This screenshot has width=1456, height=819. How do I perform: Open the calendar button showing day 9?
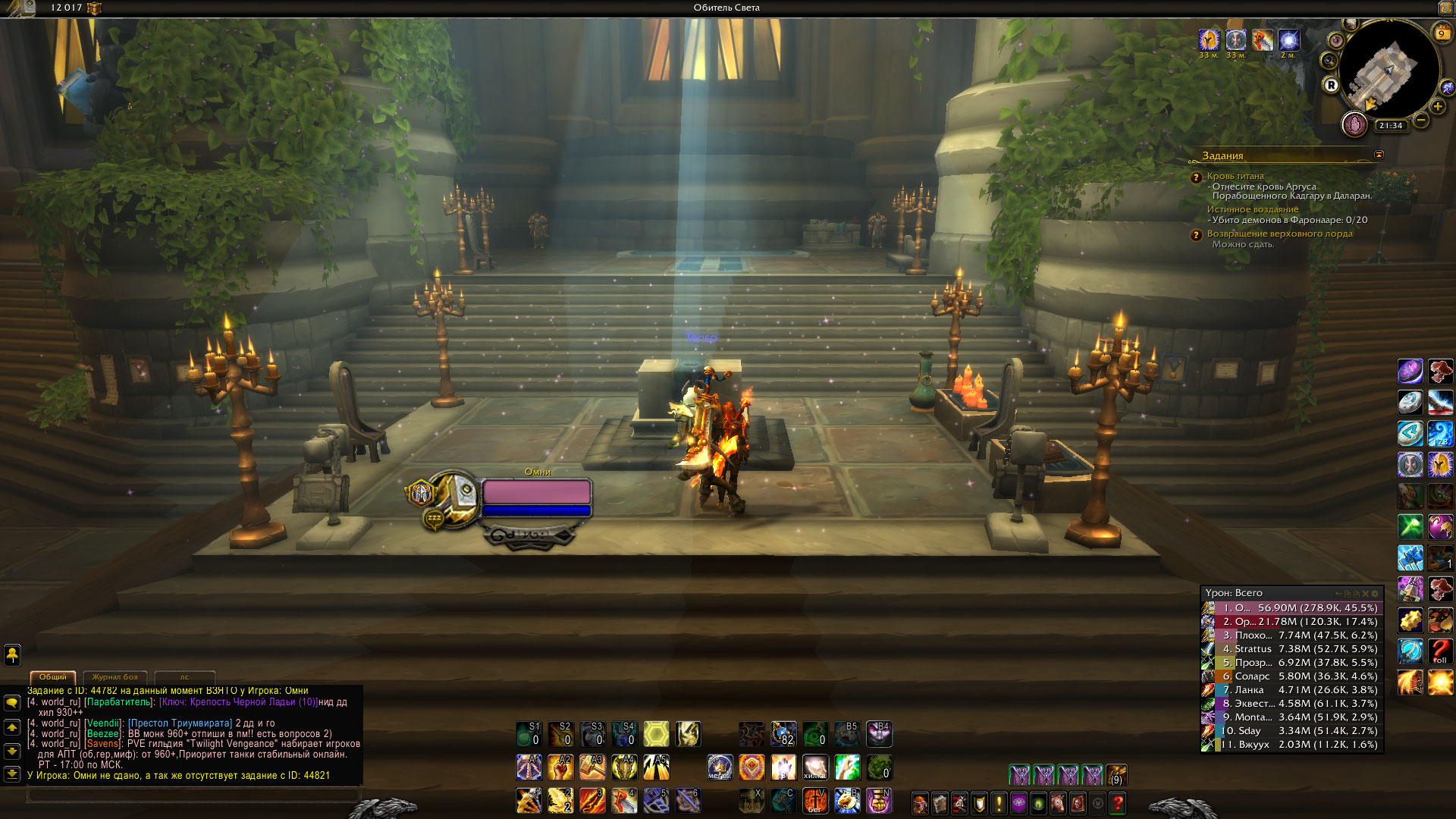coord(1442,33)
